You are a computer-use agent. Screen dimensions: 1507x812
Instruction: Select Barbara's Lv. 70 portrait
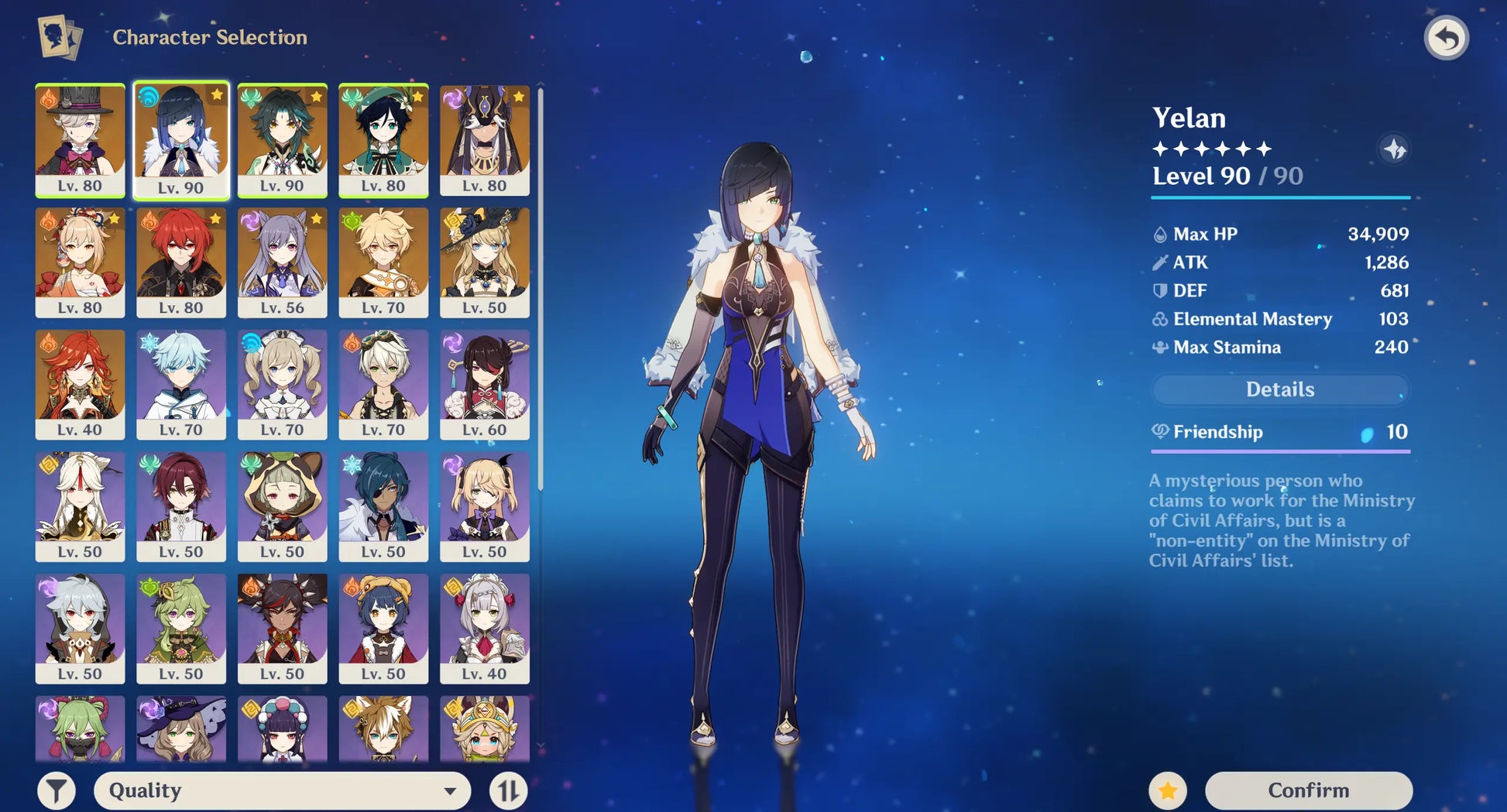(x=282, y=384)
